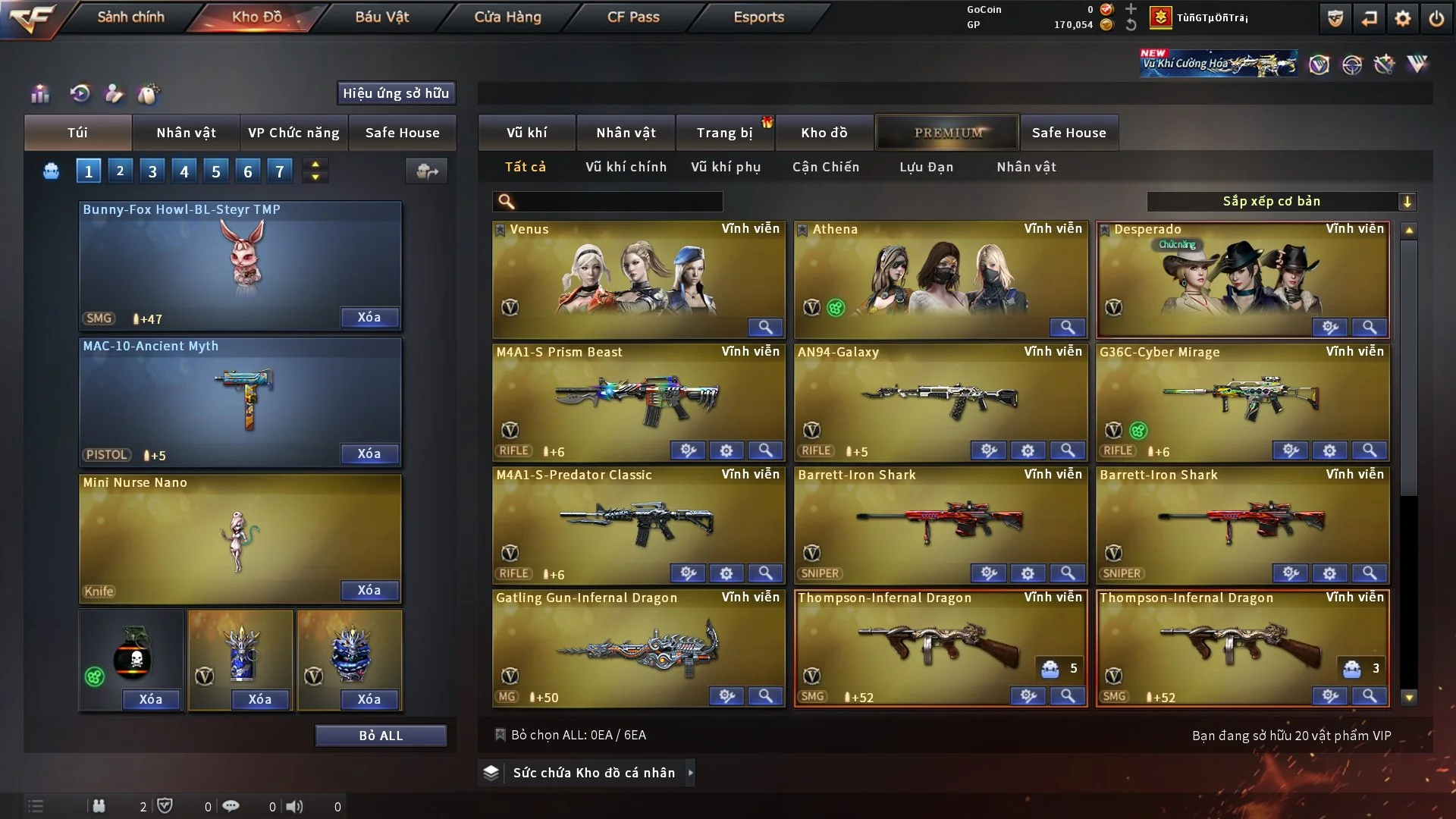Select the Athena character card
Image resolution: width=1456 pixels, height=819 pixels.
pos(940,273)
